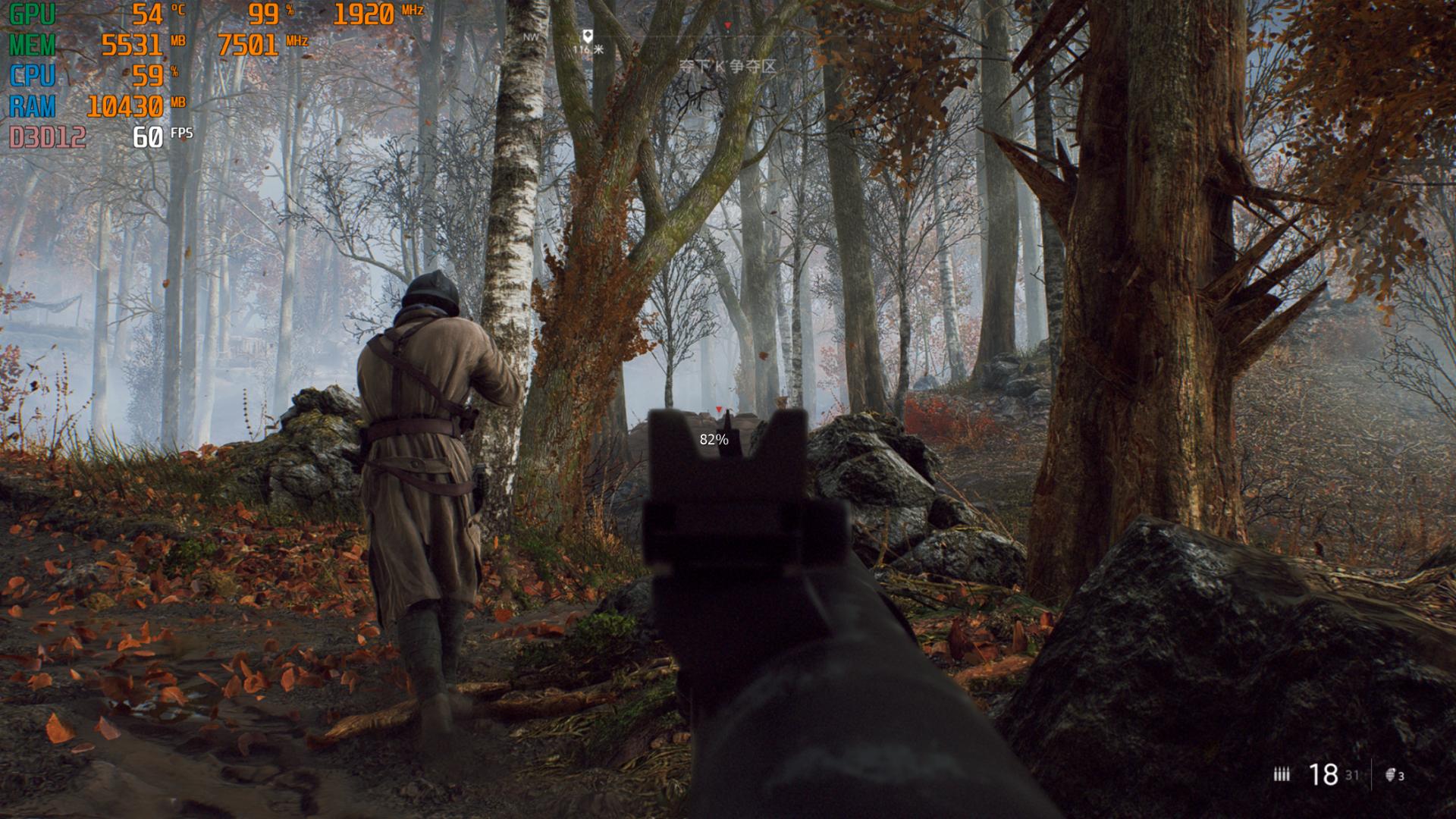Select the grenade icon
Viewport: 1456px width, 819px height.
click(x=1390, y=774)
